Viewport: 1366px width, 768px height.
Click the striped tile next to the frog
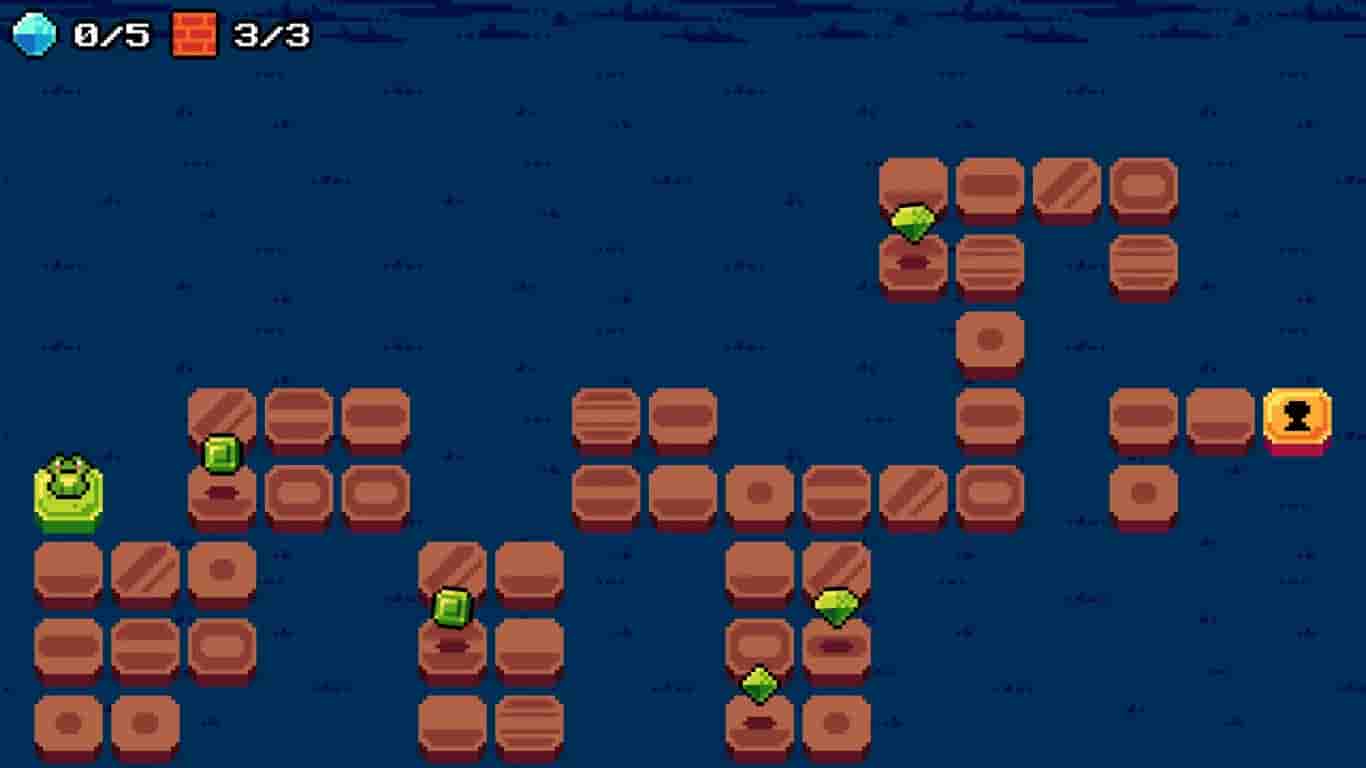[222, 413]
